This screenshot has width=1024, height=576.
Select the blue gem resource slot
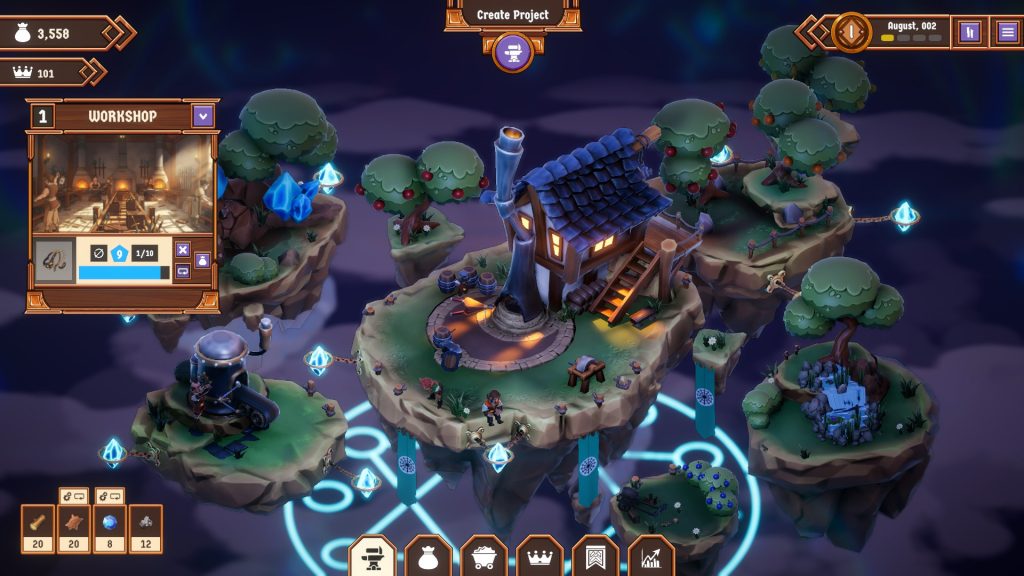110,528
